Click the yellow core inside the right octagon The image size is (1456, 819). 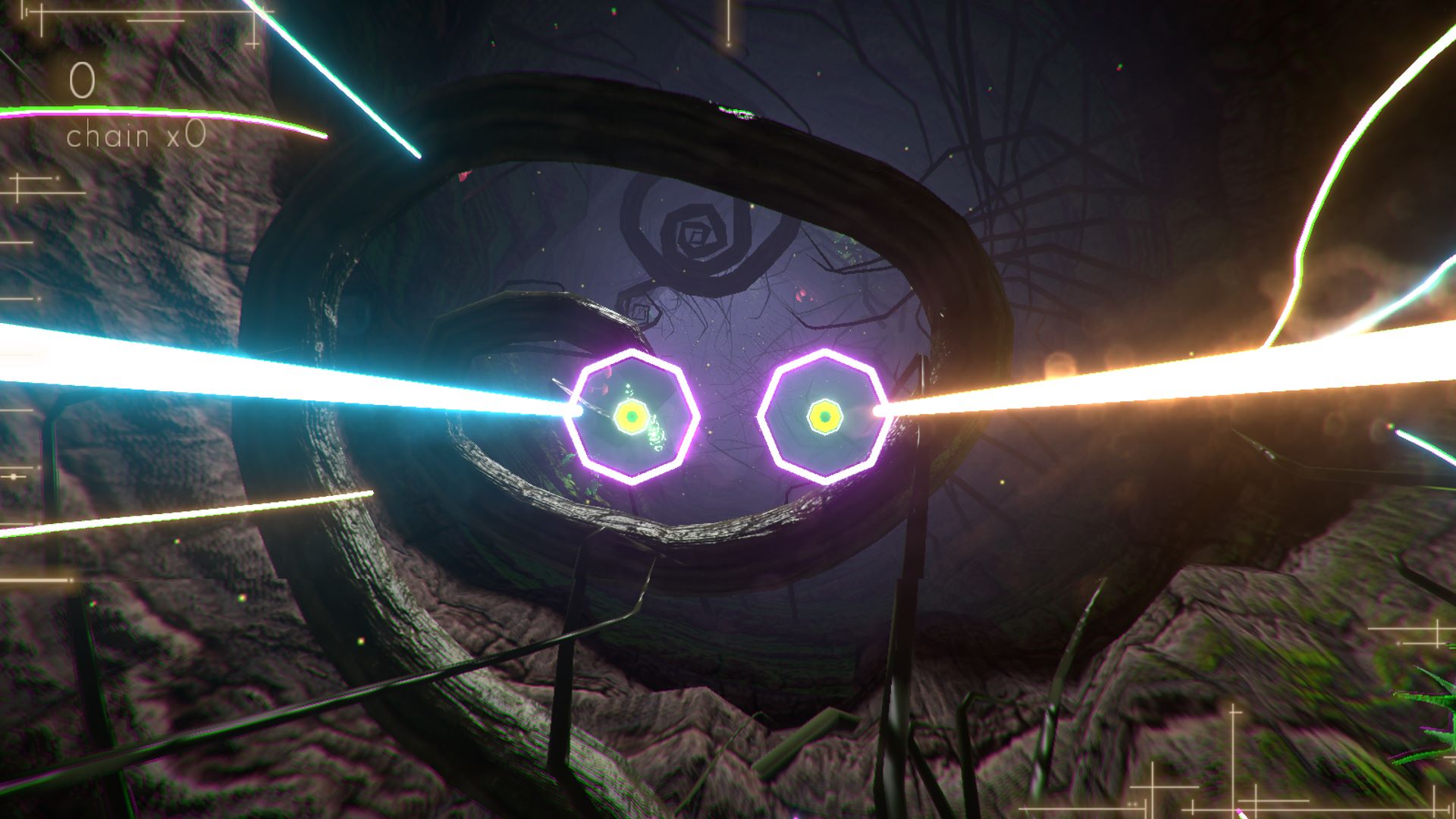tap(824, 417)
